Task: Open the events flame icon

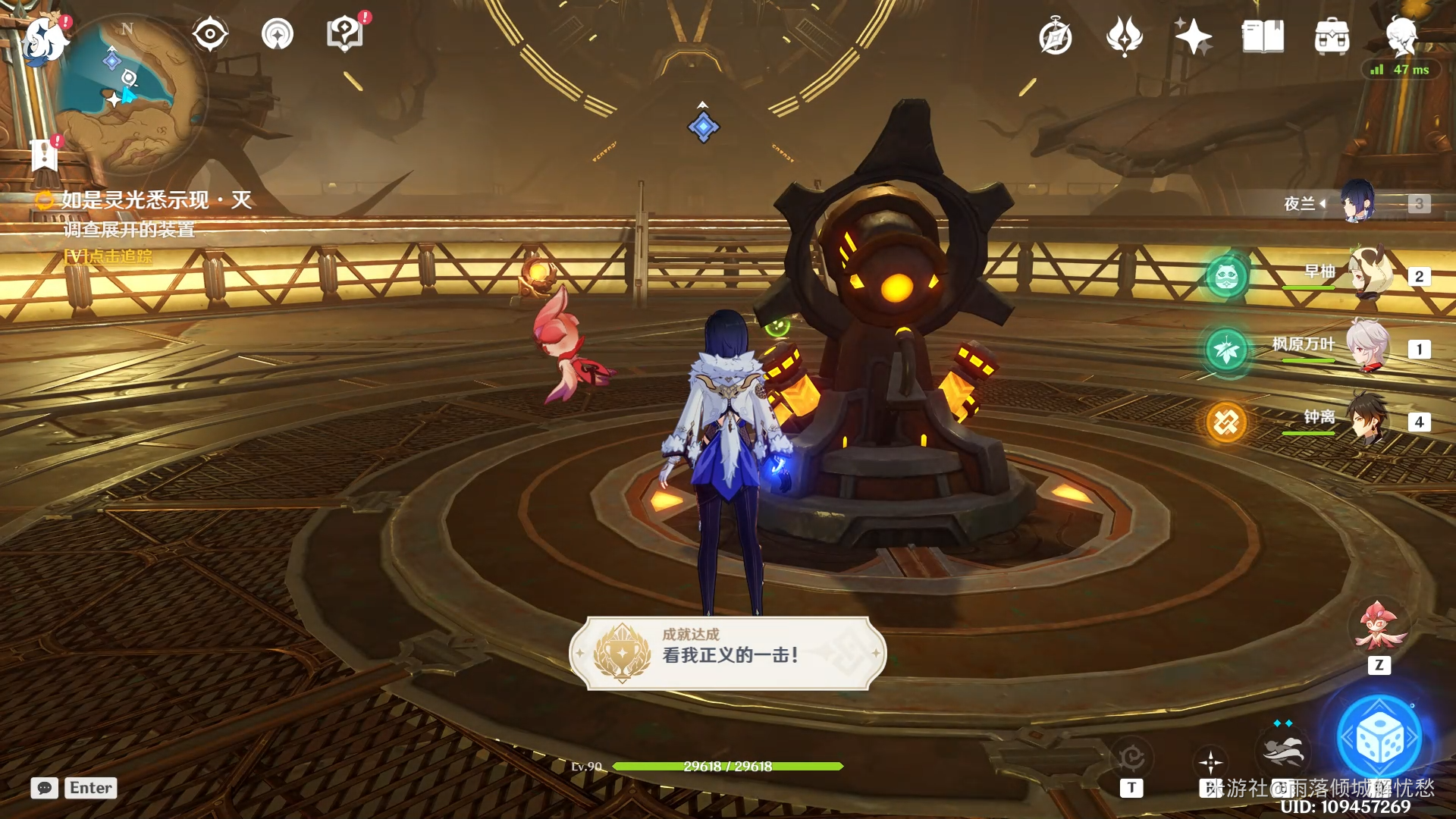Action: coord(1124,37)
